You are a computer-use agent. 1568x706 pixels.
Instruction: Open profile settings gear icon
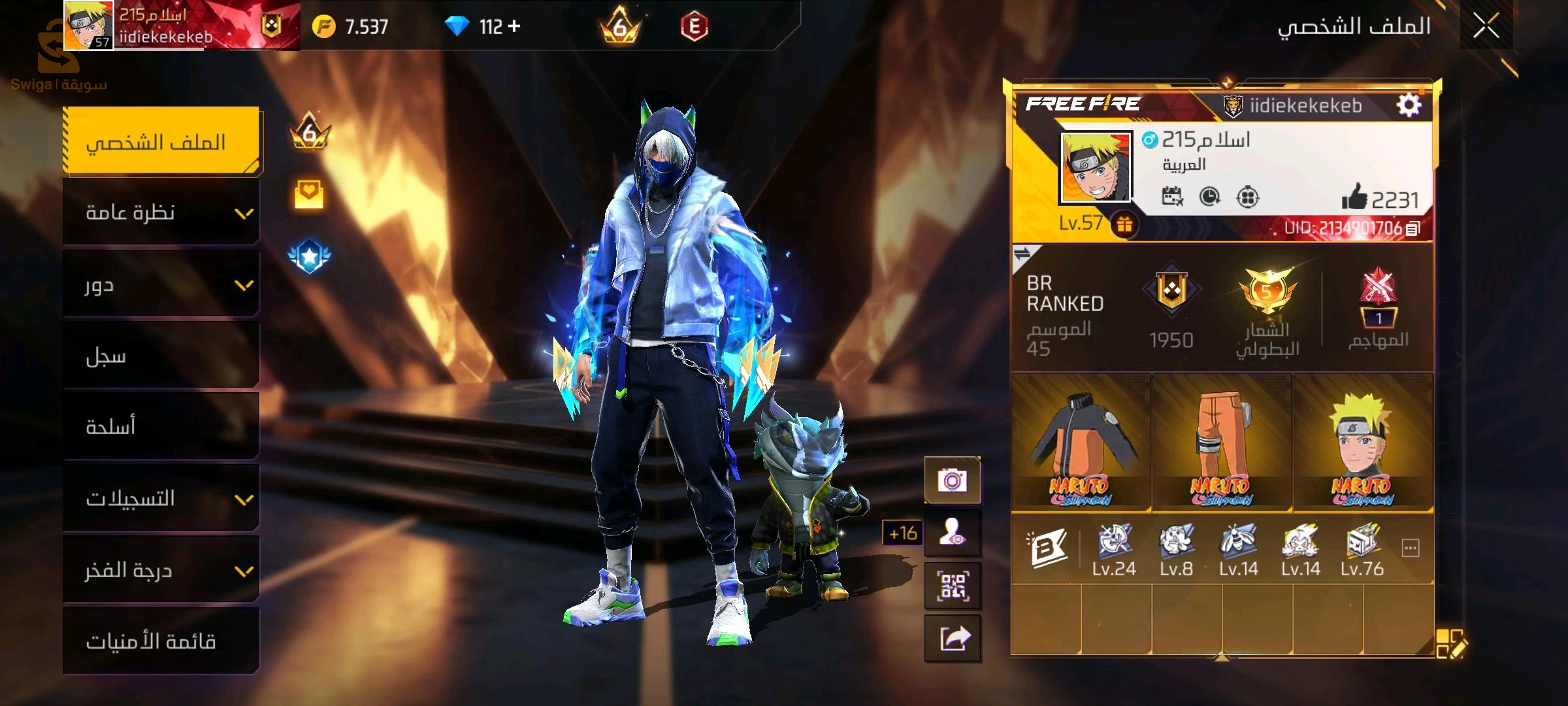(x=1409, y=105)
